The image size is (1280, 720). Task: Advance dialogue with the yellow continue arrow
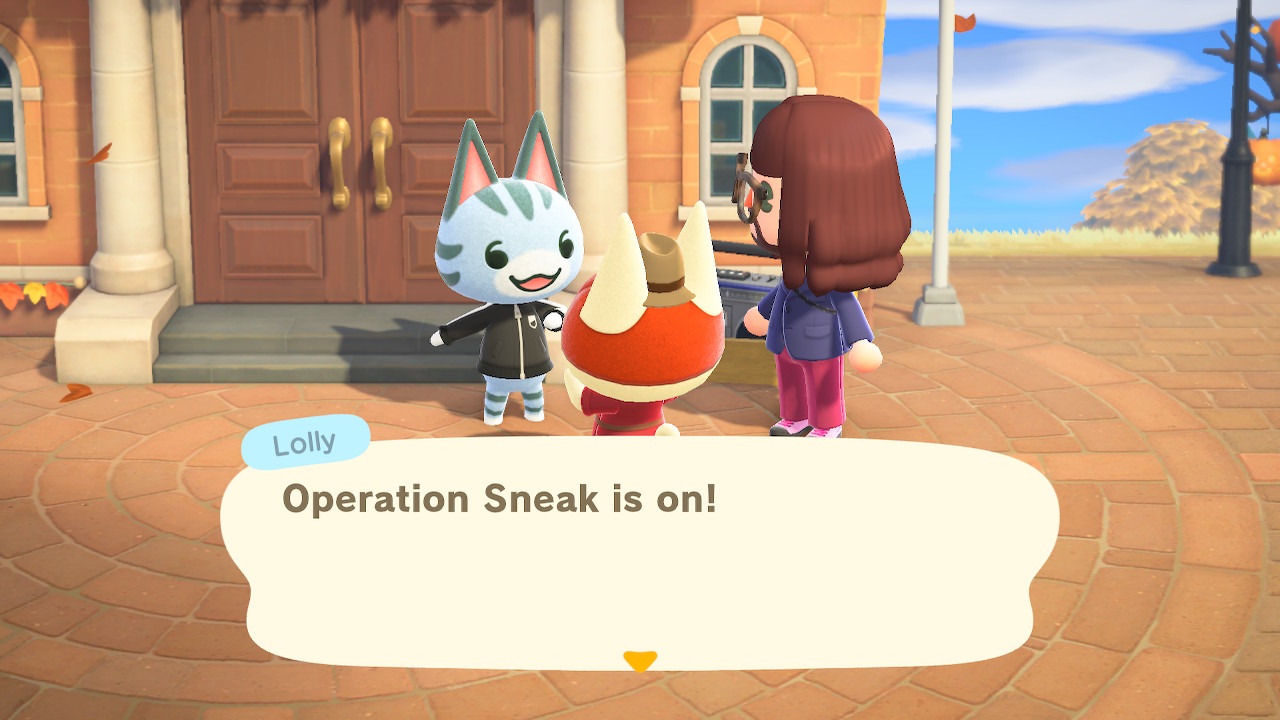click(640, 661)
